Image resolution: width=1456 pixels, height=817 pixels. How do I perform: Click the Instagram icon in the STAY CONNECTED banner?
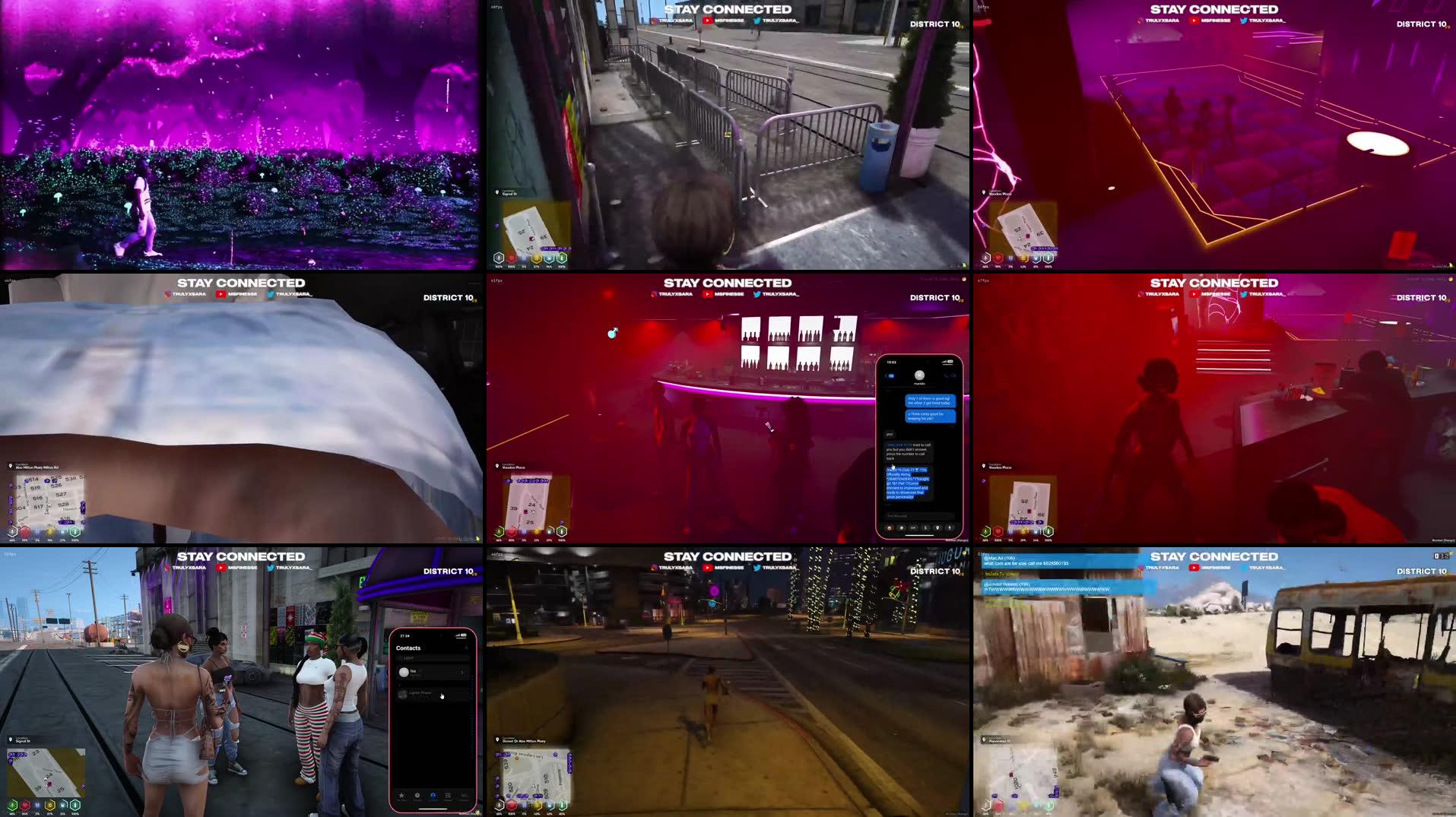click(654, 21)
